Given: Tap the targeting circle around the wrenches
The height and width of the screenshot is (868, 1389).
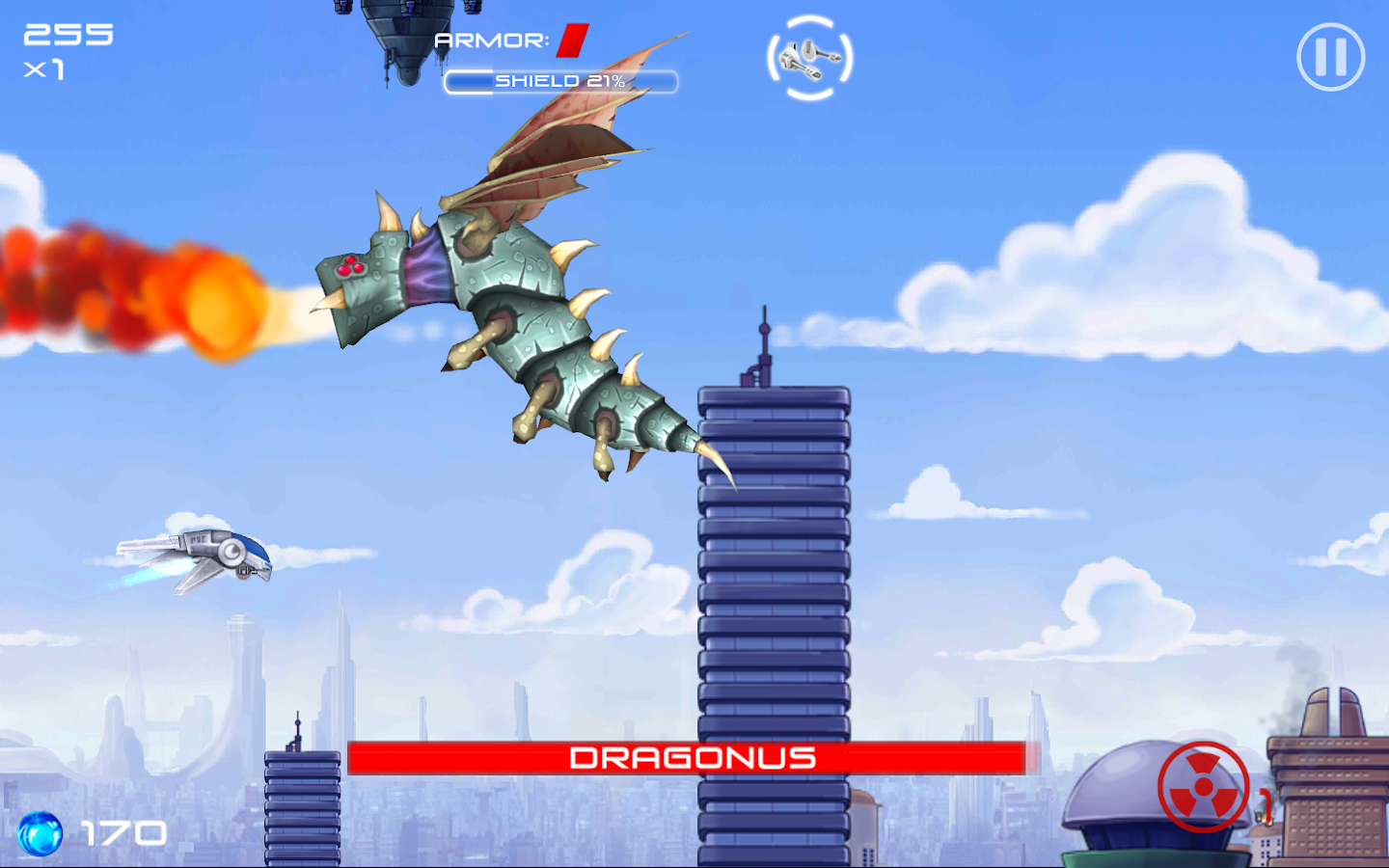Looking at the screenshot, I should pos(810,60).
